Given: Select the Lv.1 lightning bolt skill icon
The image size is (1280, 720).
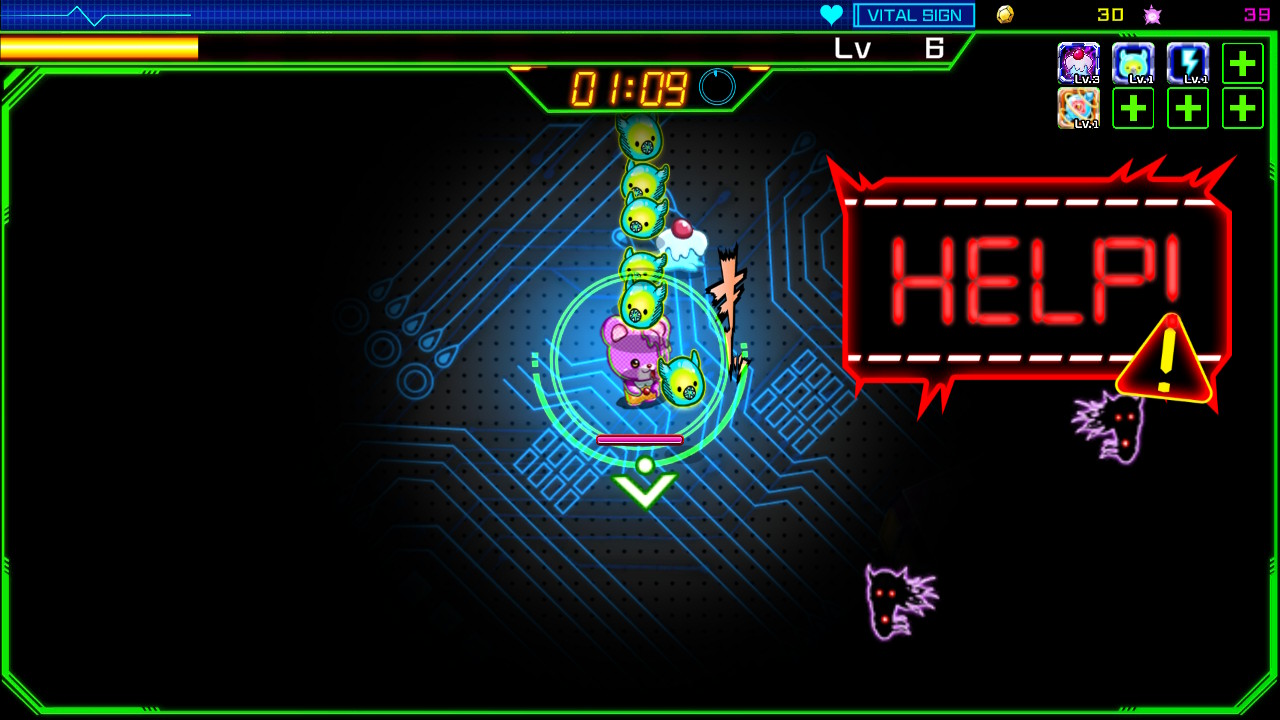Looking at the screenshot, I should click(x=1187, y=63).
